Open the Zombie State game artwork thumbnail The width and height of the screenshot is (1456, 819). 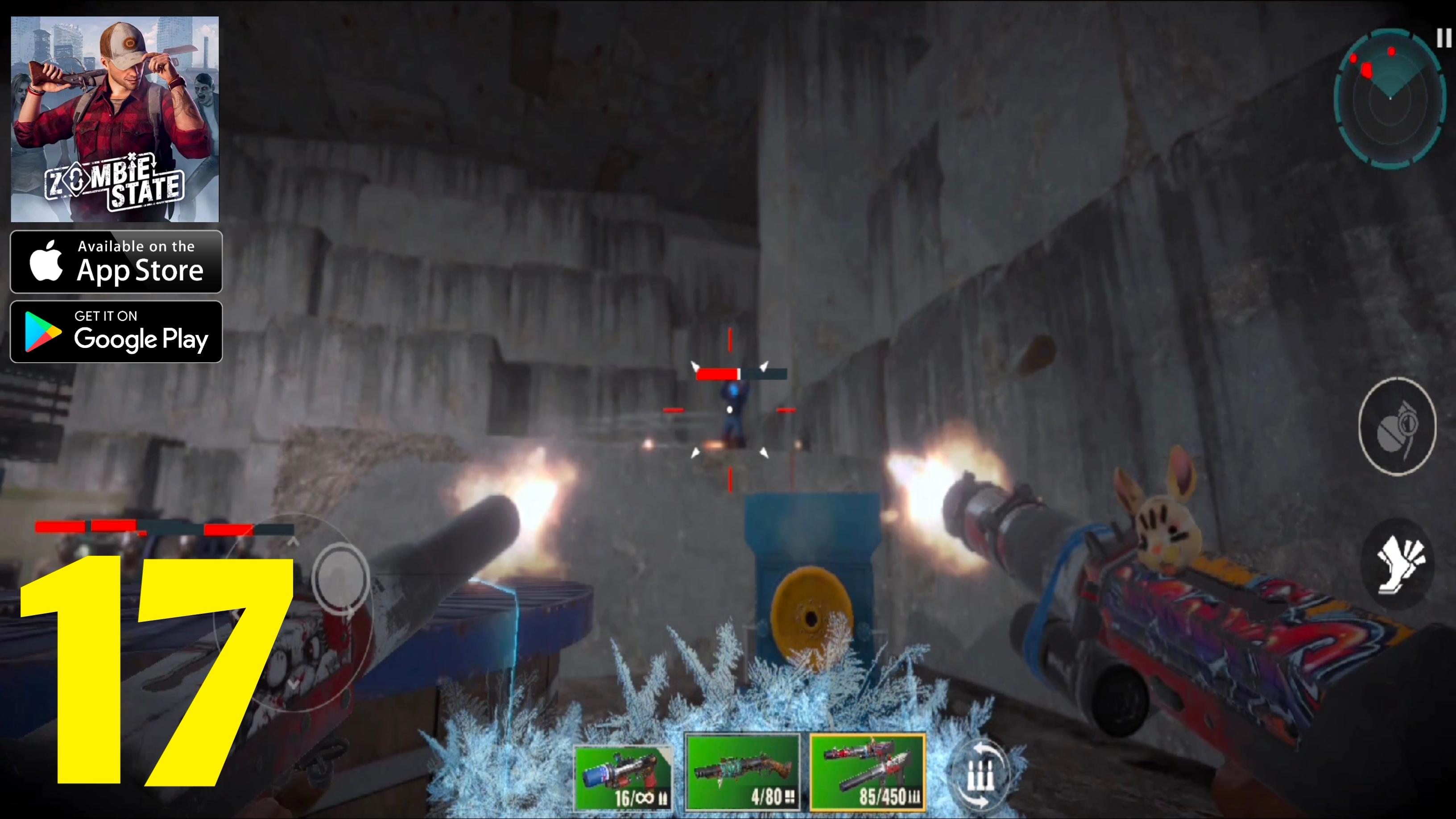(116, 119)
